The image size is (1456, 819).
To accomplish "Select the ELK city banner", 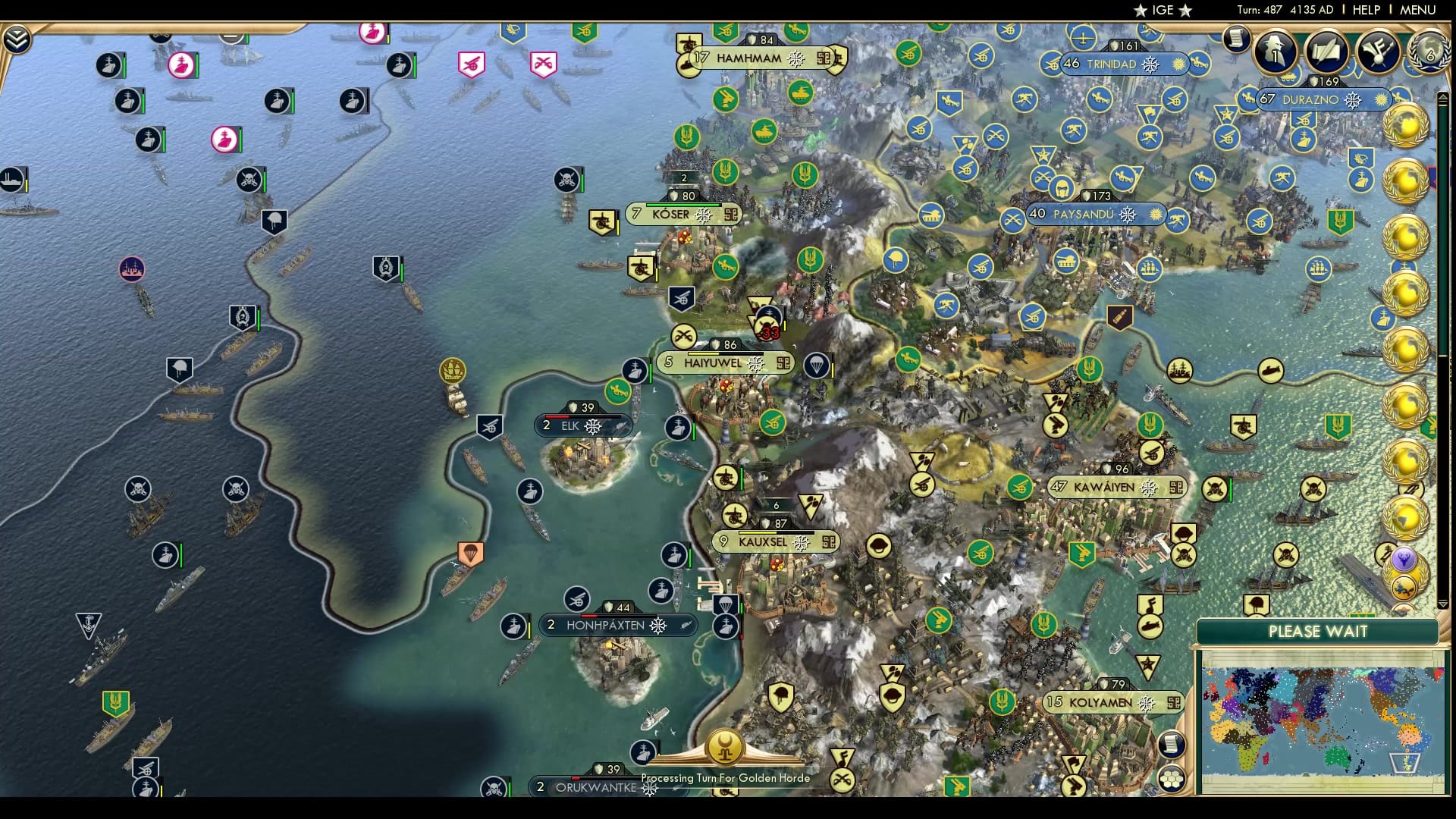I will [584, 425].
